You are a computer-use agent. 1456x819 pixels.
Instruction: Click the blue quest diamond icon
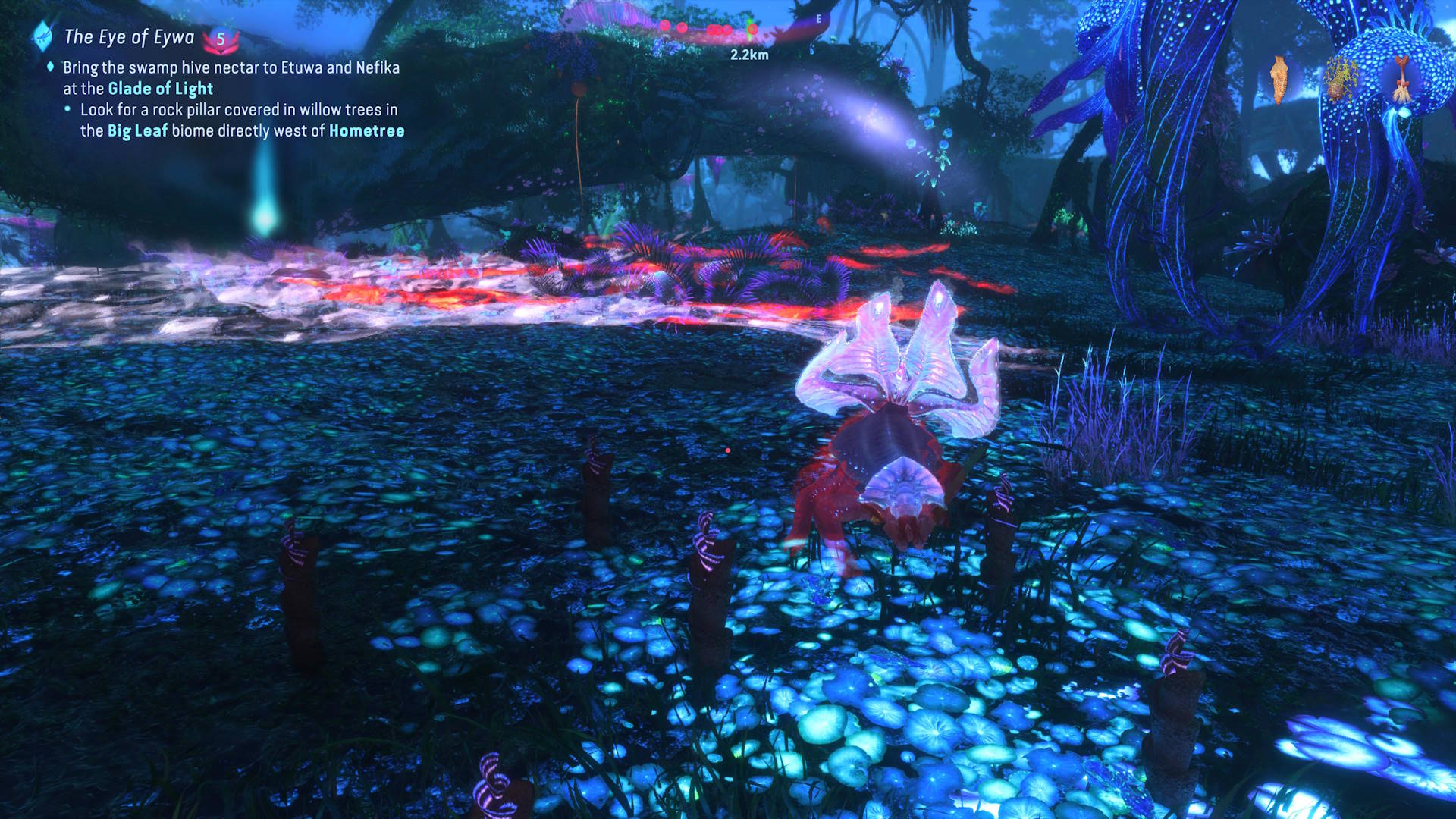click(x=42, y=36)
